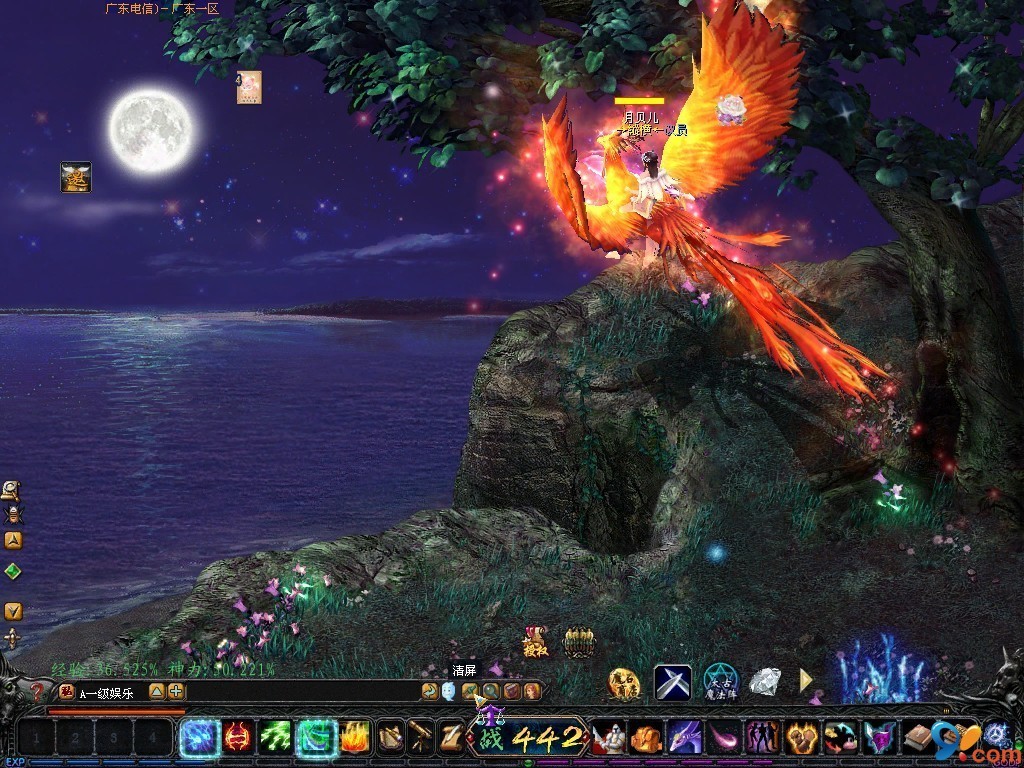Expand the yellow arrow beside the diamond
Viewport: 1024px width, 768px height.
pos(806,681)
